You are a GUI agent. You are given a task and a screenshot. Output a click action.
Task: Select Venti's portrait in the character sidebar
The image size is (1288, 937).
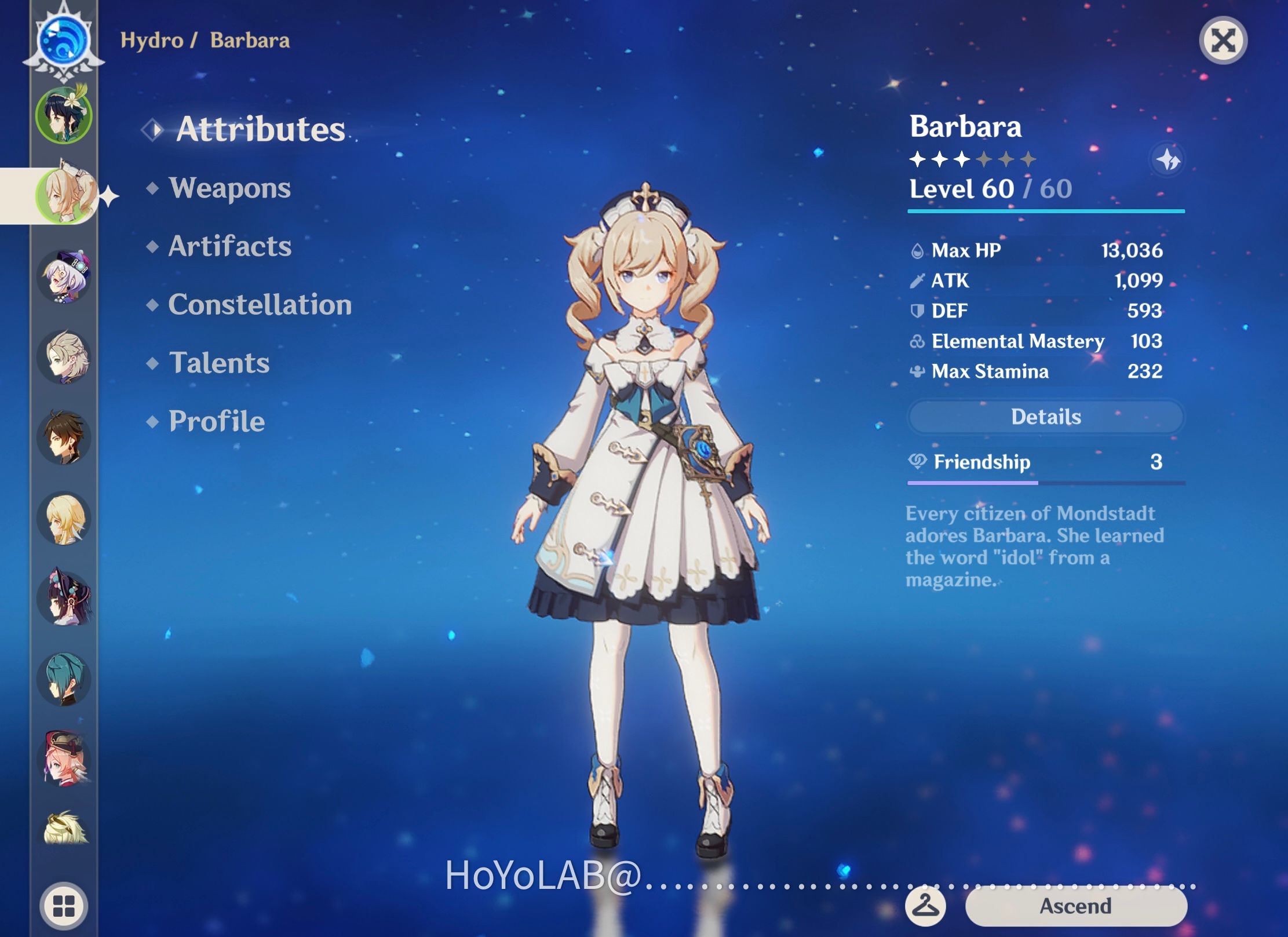[64, 115]
